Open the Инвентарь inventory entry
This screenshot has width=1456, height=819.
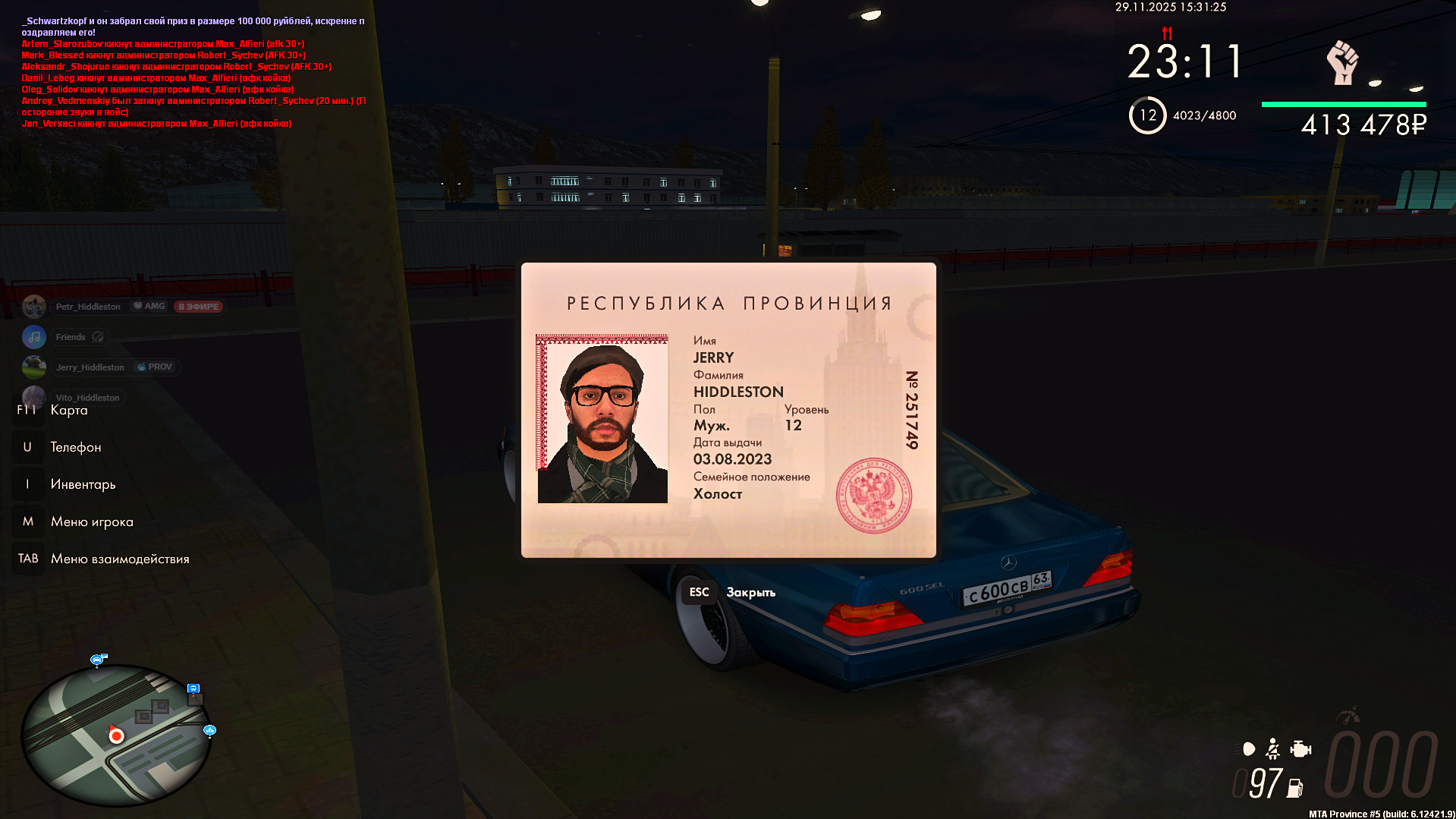click(83, 484)
